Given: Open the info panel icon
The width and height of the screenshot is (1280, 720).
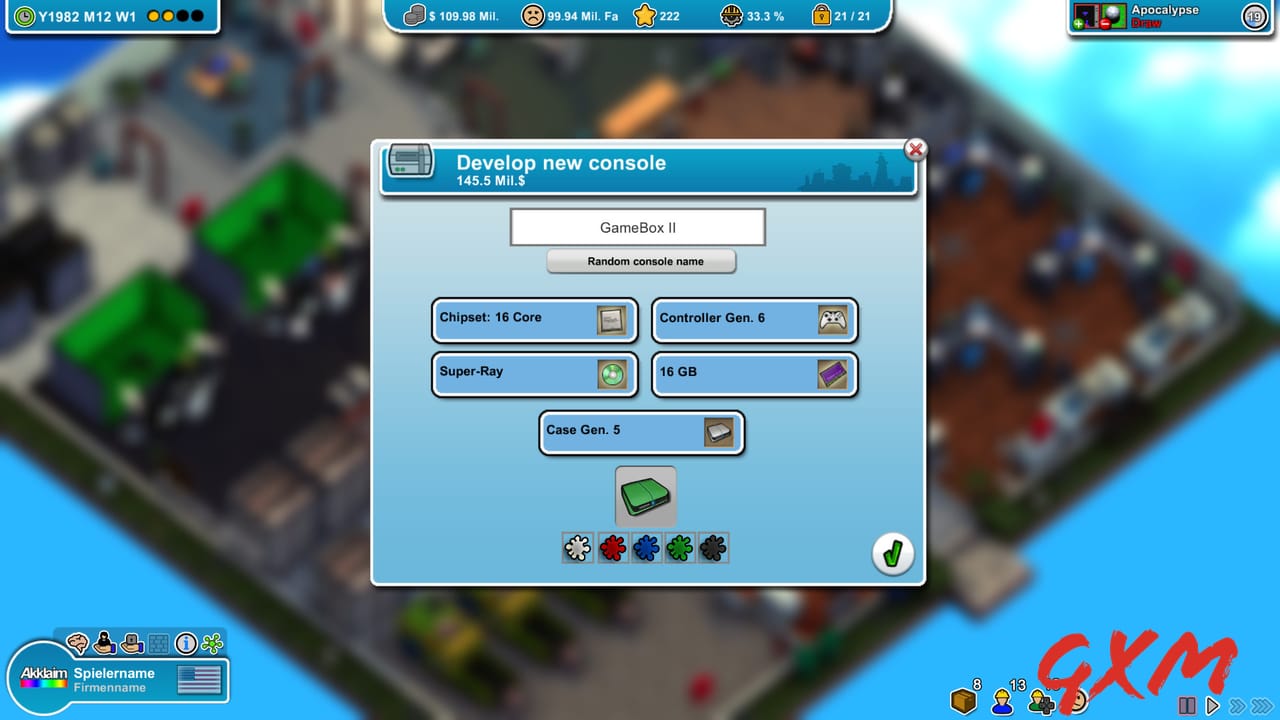Looking at the screenshot, I should tap(185, 644).
